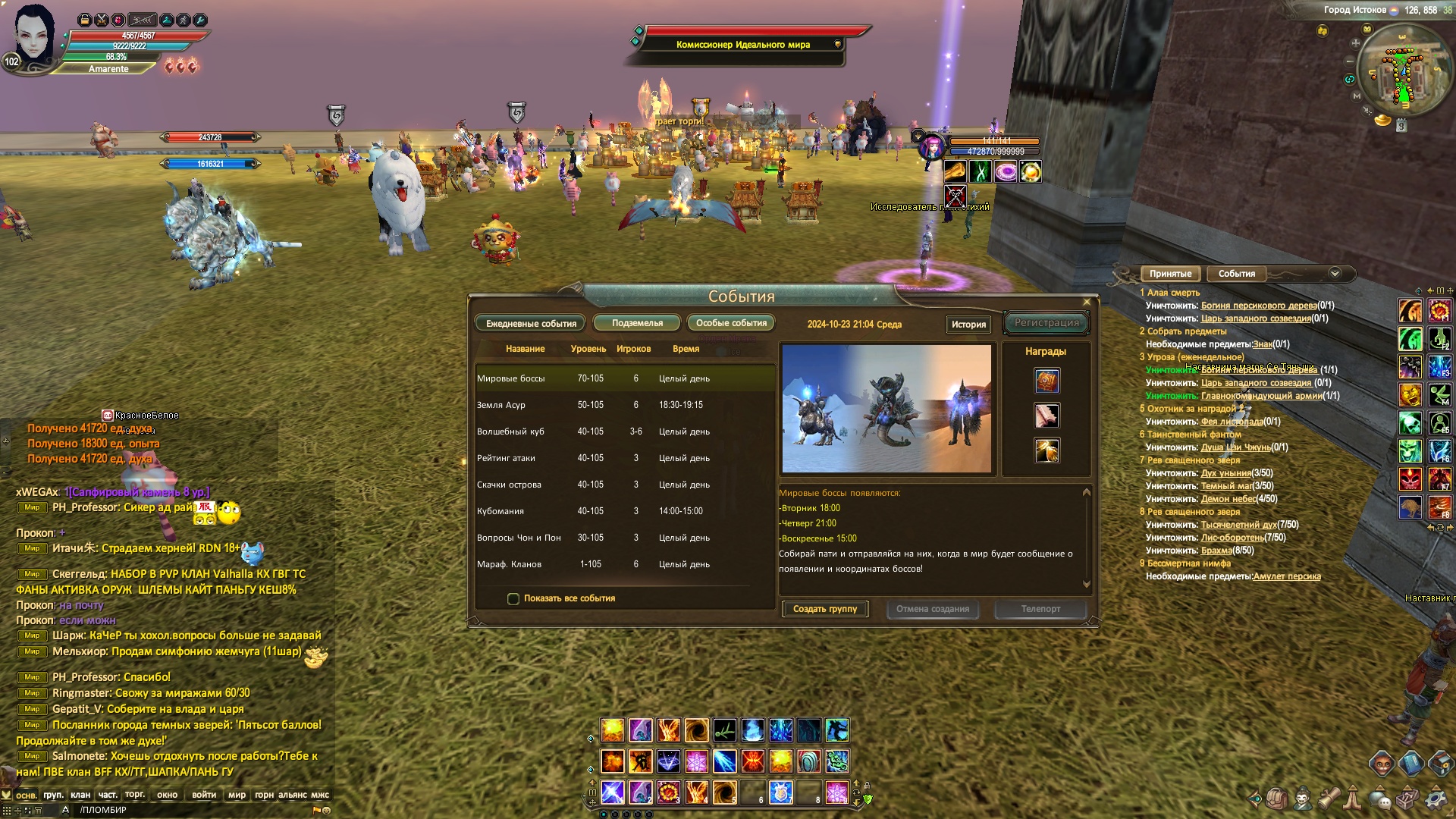
Task: Select the клан chat channel tab
Action: 80,795
